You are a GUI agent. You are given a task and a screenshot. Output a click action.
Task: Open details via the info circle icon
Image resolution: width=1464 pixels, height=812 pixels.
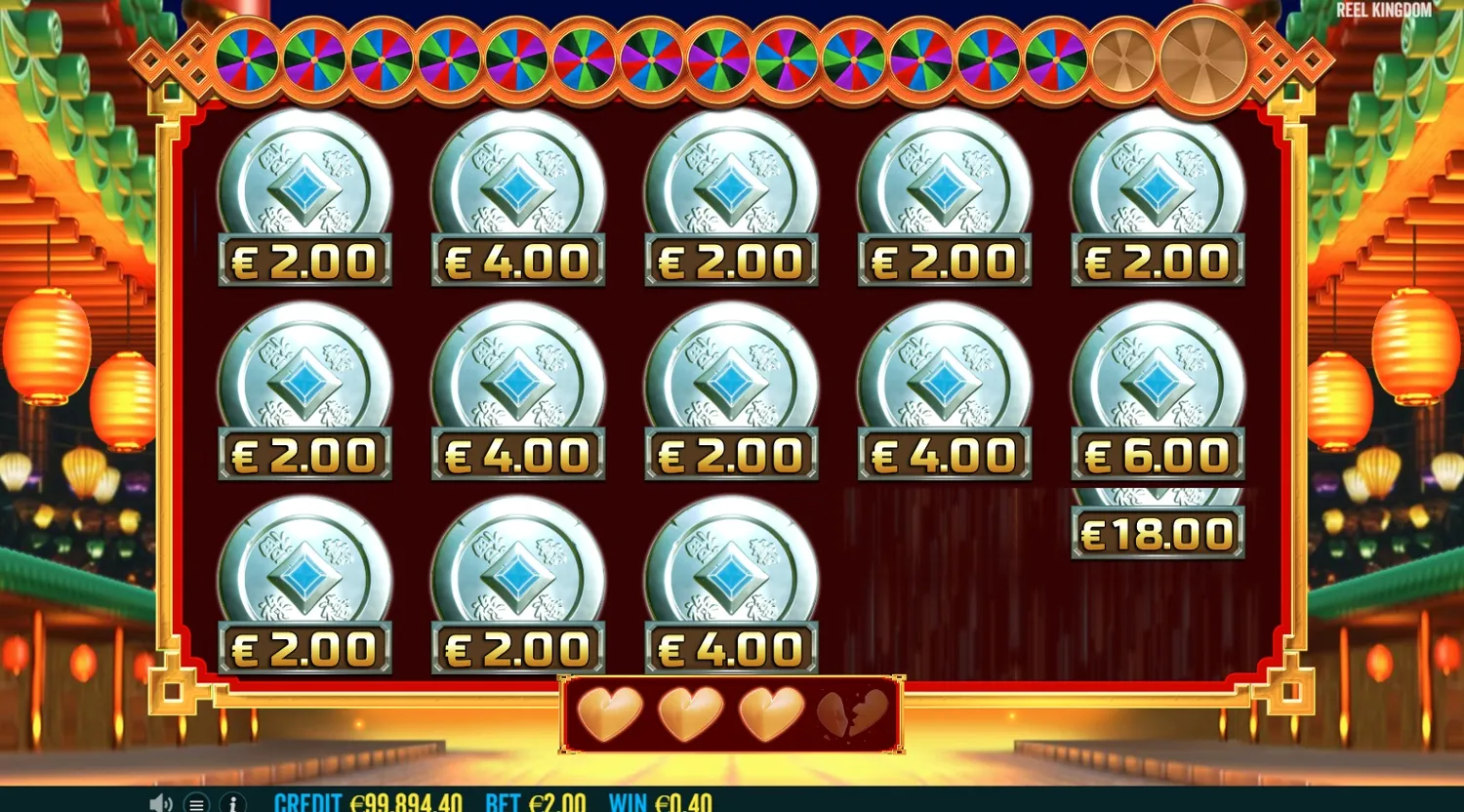click(232, 804)
